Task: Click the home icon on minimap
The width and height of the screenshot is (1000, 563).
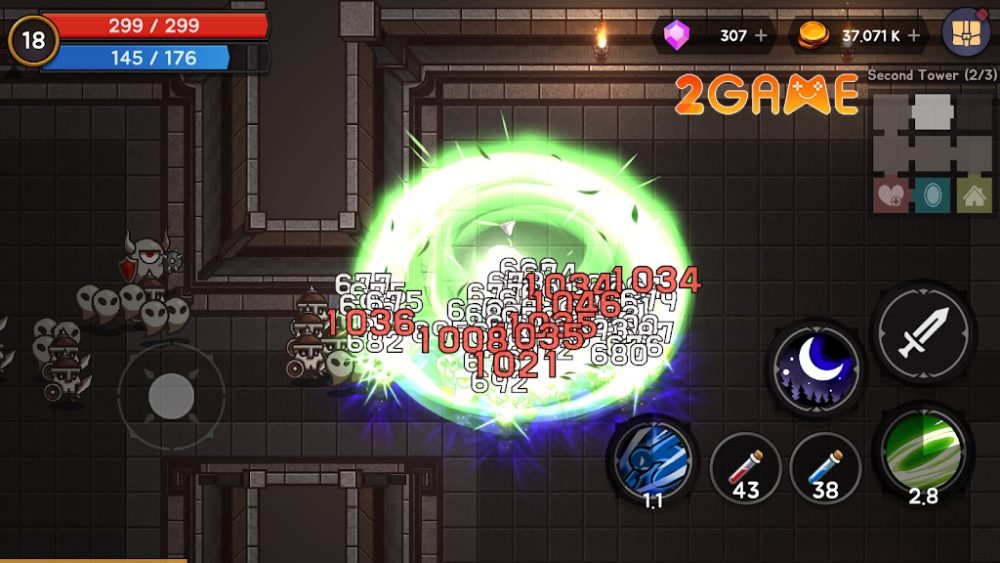Action: [973, 194]
